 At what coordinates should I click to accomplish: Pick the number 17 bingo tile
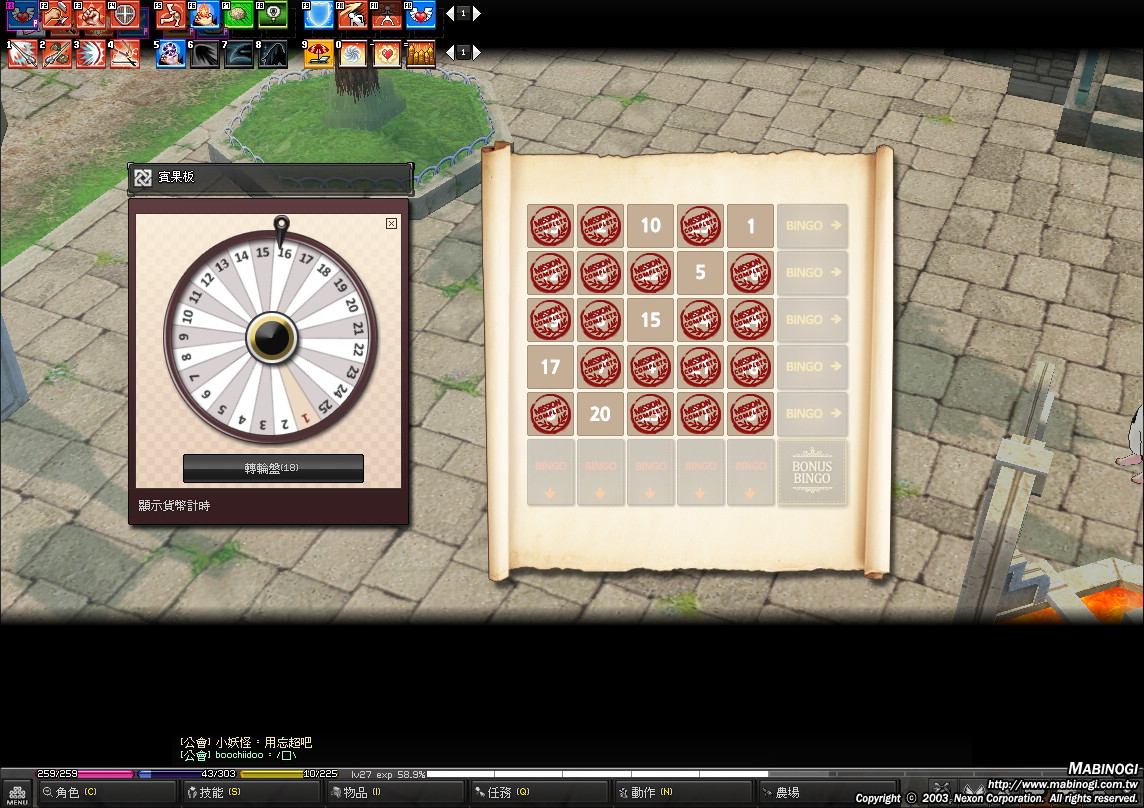[550, 367]
